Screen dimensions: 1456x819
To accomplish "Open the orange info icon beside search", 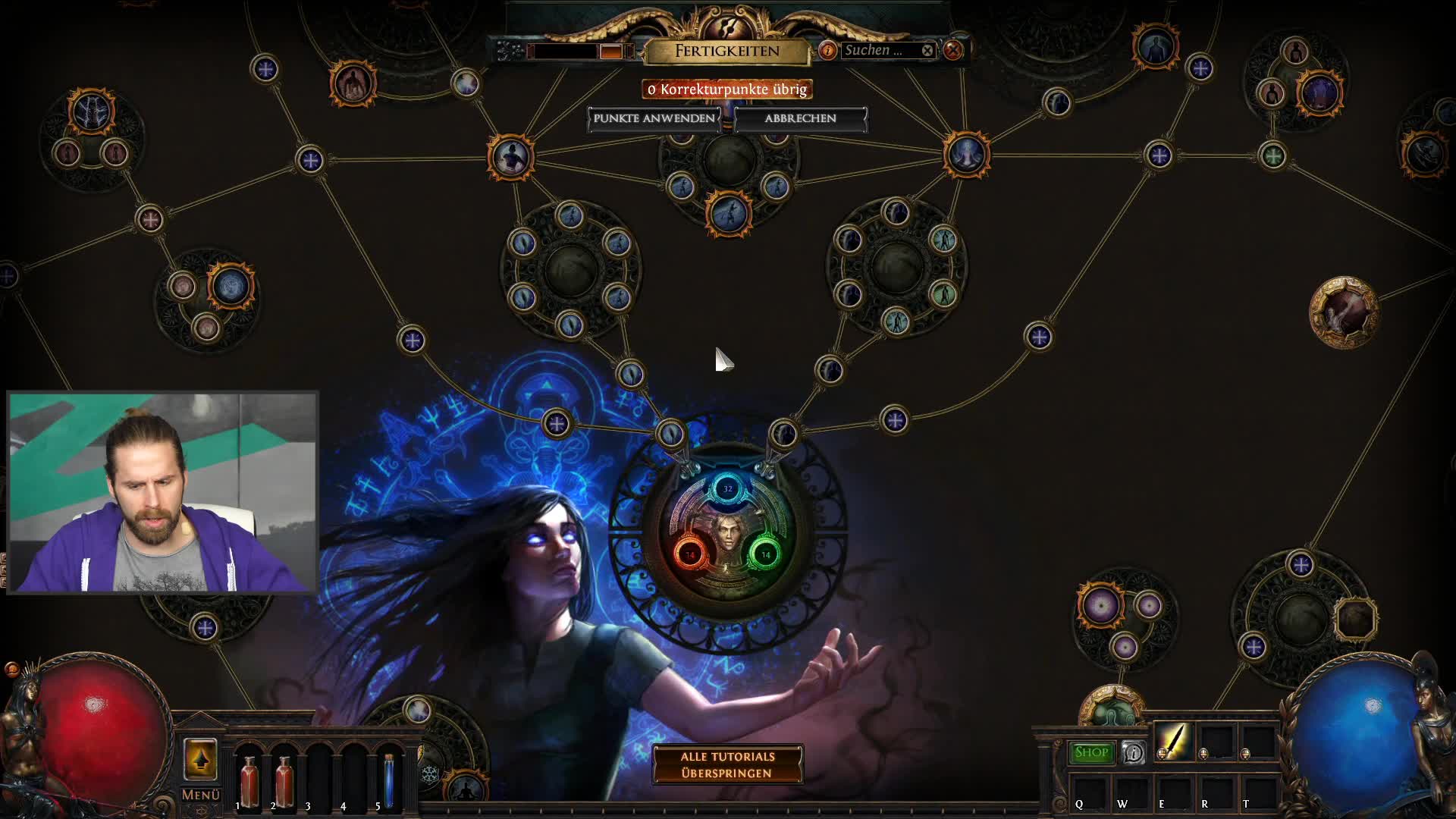I will pyautogui.click(x=827, y=50).
